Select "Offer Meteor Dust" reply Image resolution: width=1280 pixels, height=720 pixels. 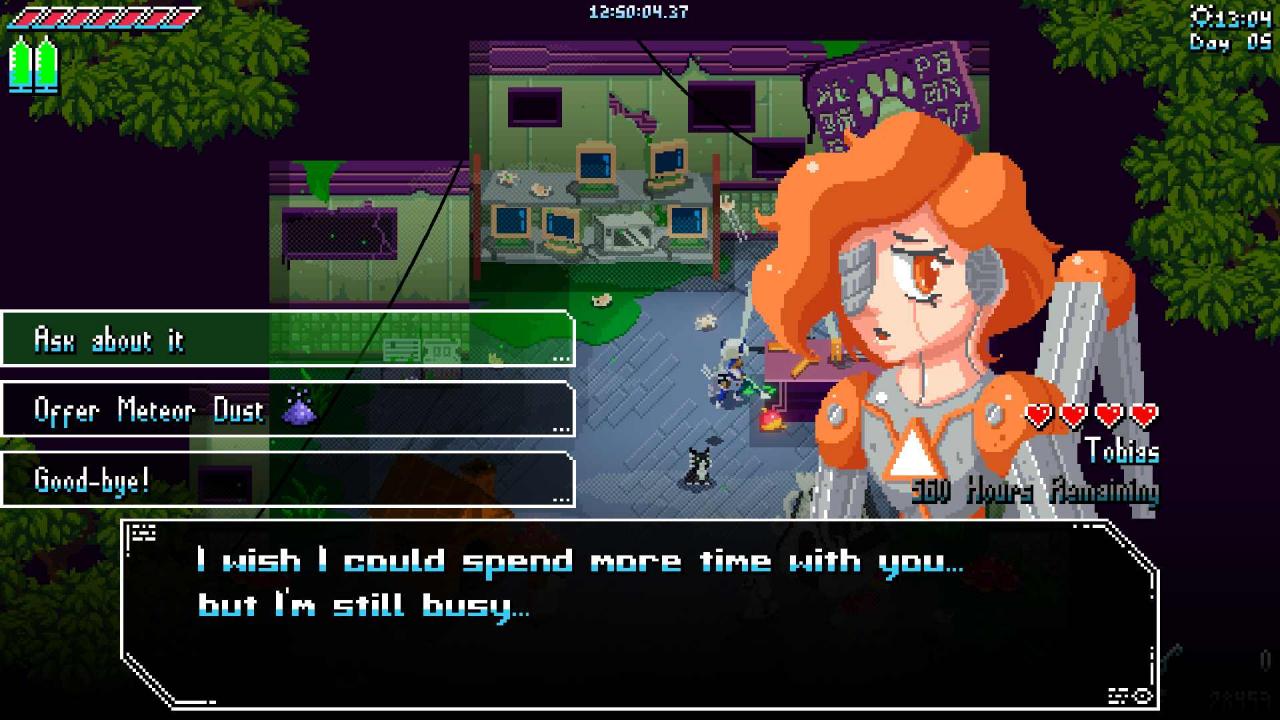click(x=287, y=409)
